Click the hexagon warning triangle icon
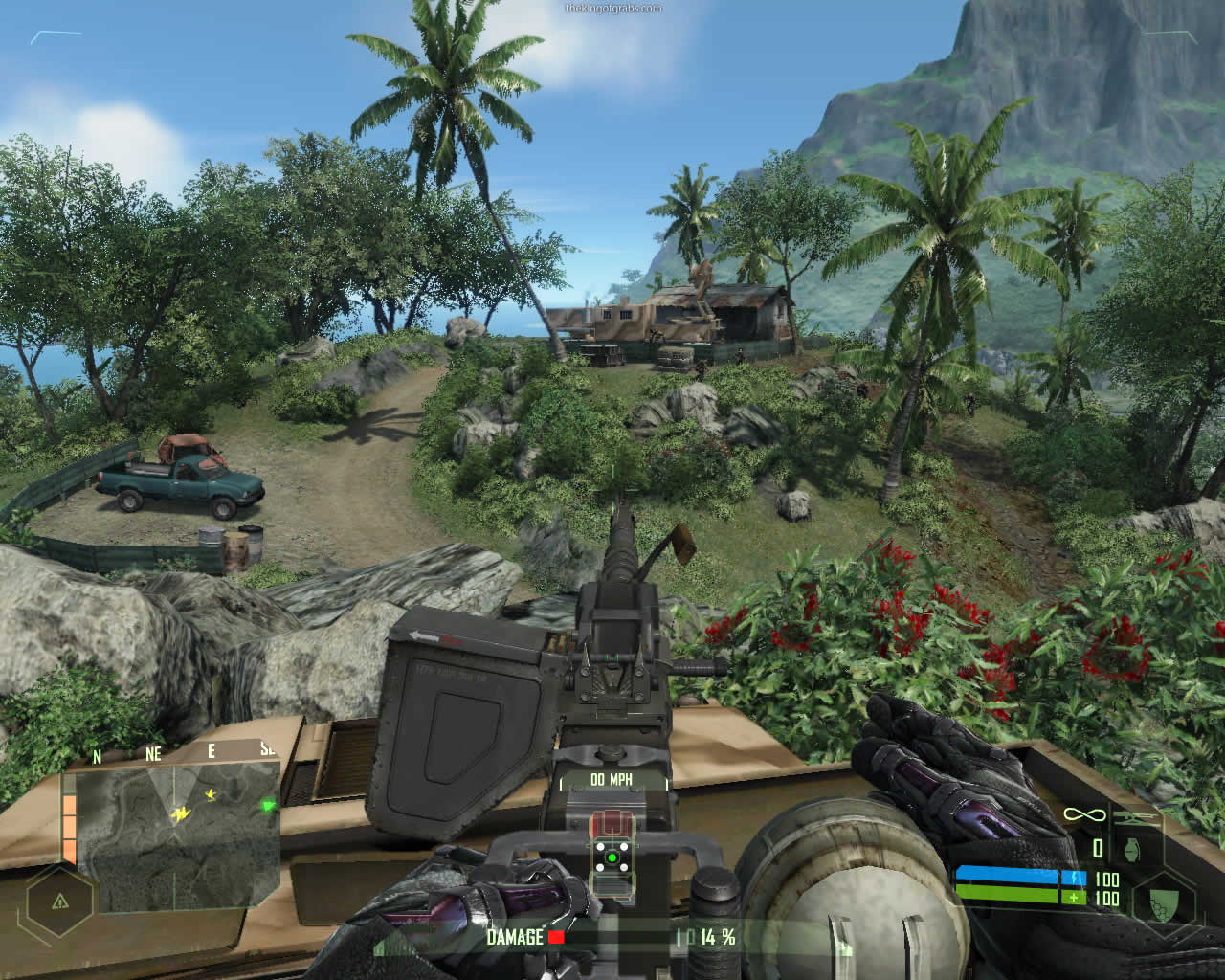 [x=59, y=902]
